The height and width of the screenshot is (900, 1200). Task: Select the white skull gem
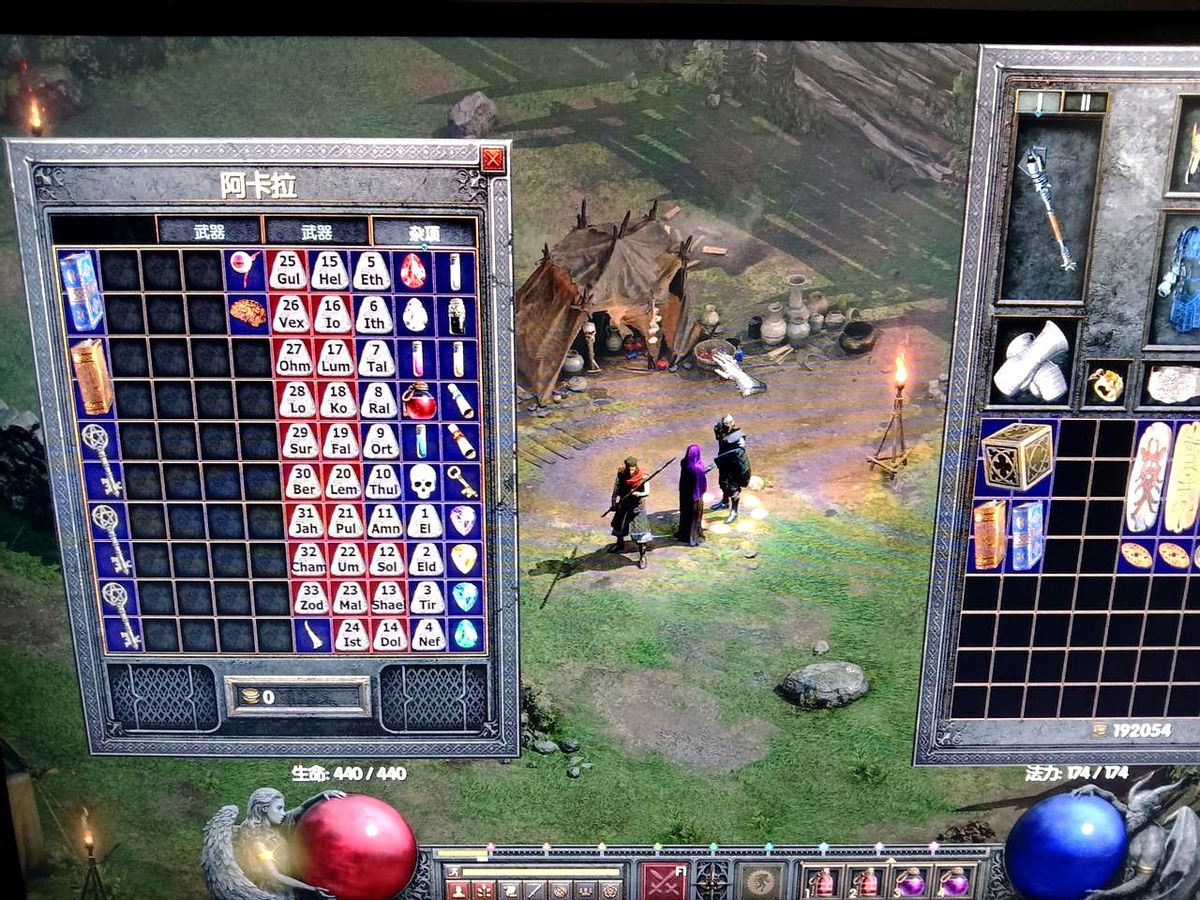422,482
